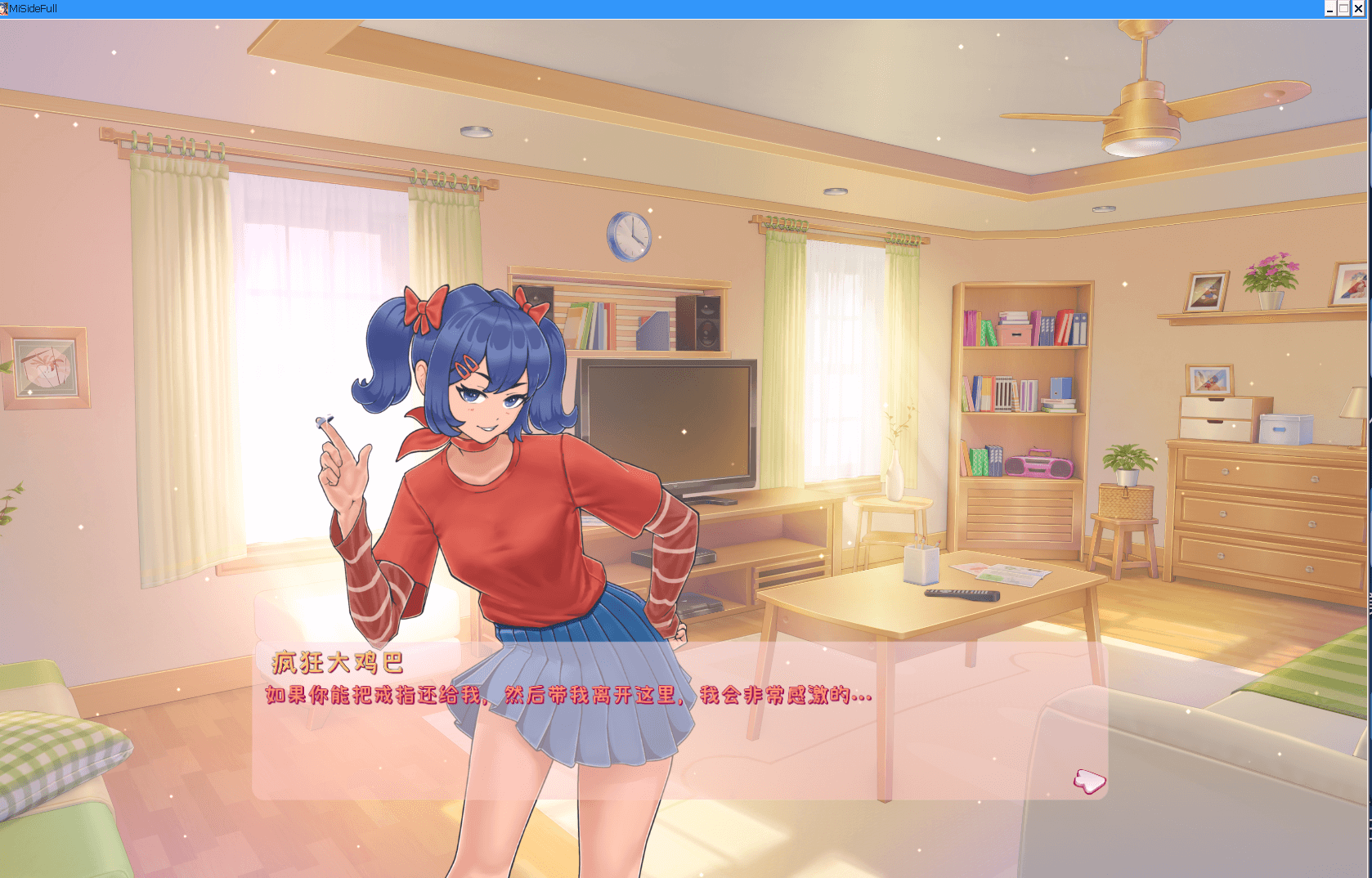Click the stool beside the dresser

pyautogui.click(x=1124, y=531)
